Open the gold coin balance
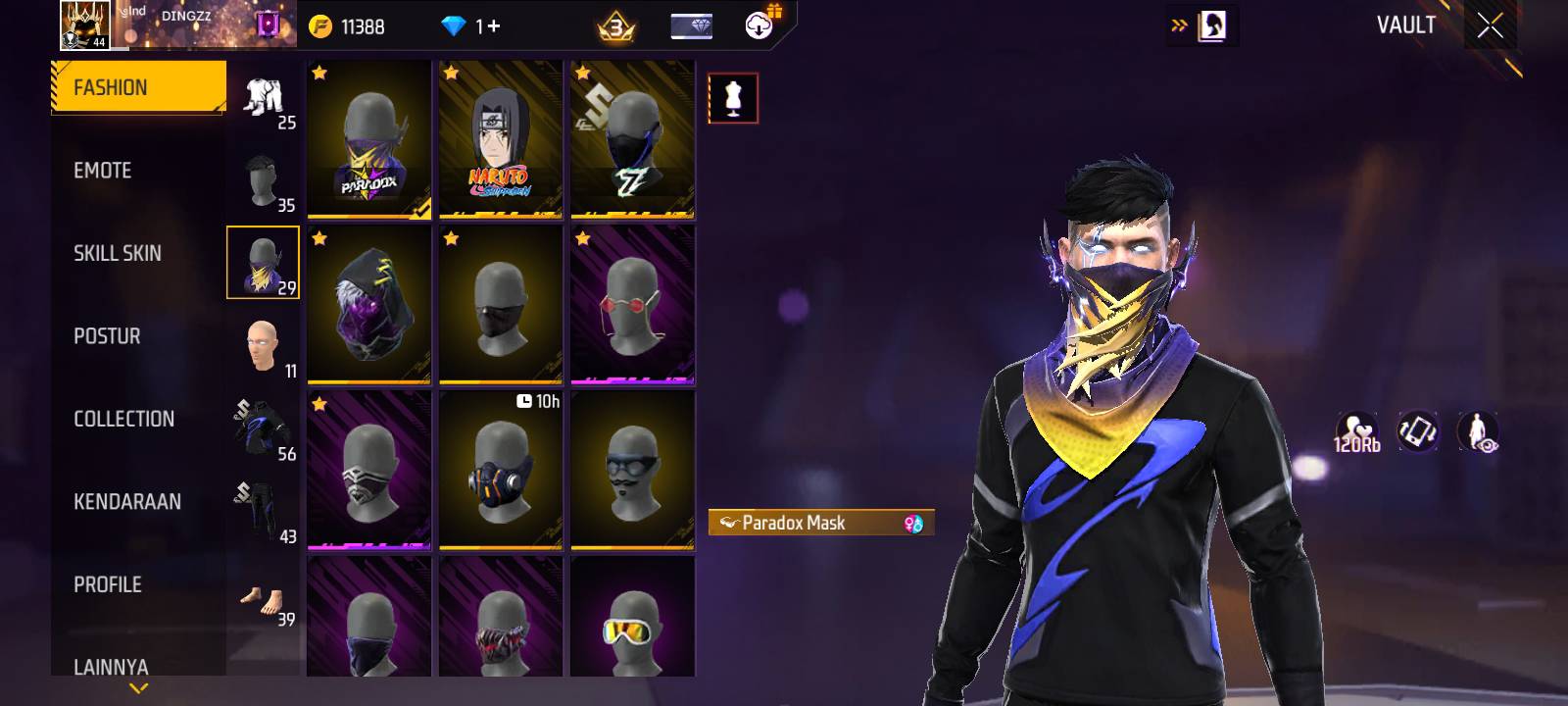Image resolution: width=1568 pixels, height=706 pixels. coord(348,26)
